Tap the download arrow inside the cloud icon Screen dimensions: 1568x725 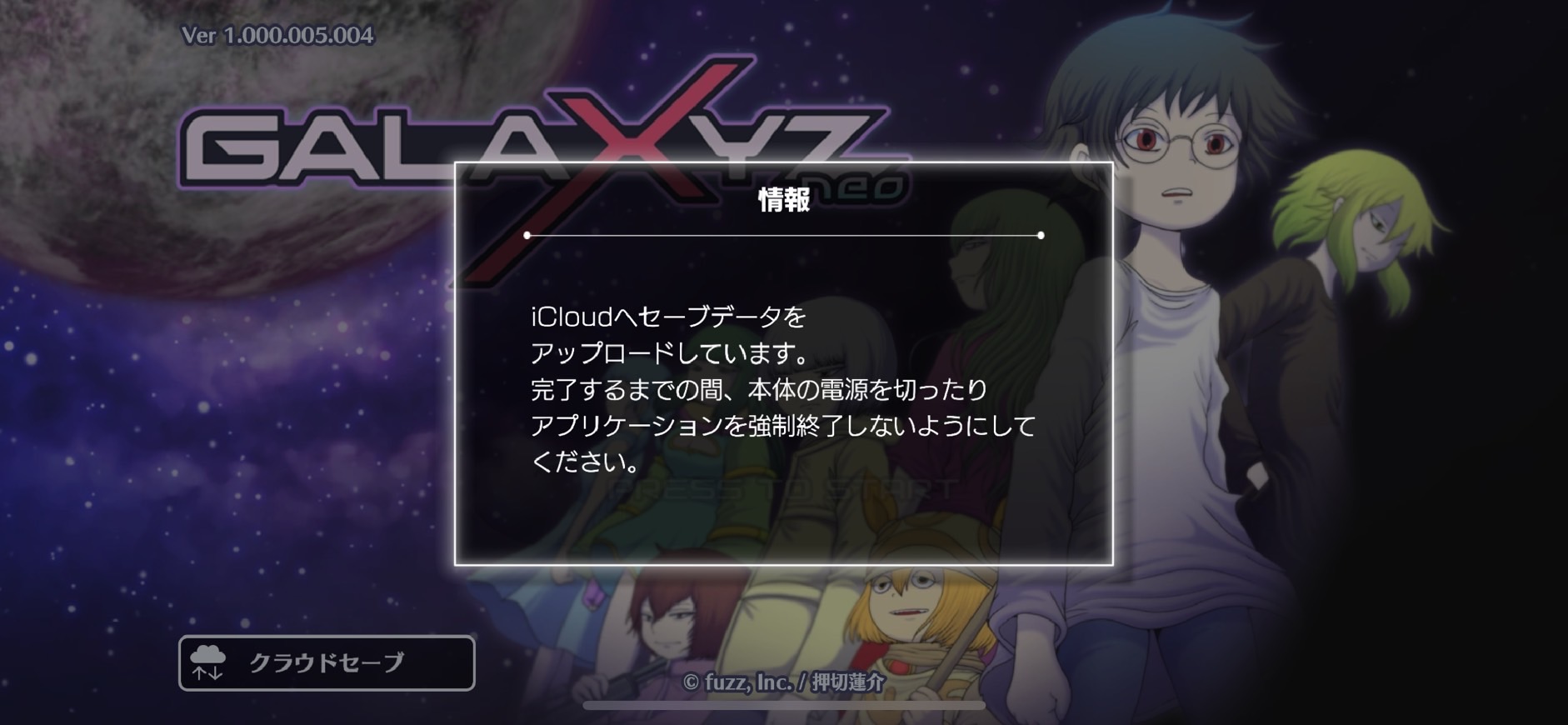(x=215, y=675)
